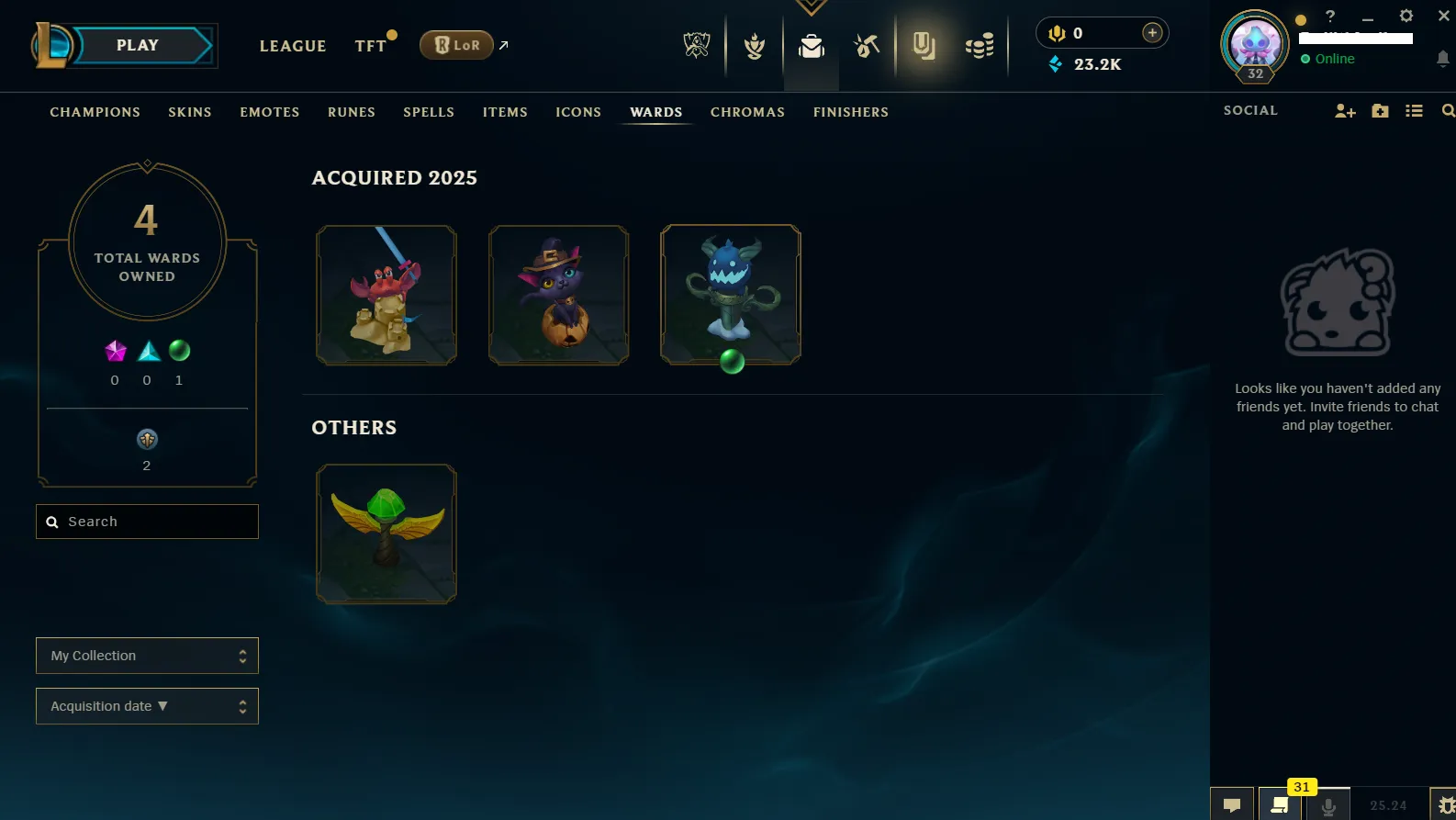Open the Esports Worlds hub
1456x820 pixels.
point(696,45)
